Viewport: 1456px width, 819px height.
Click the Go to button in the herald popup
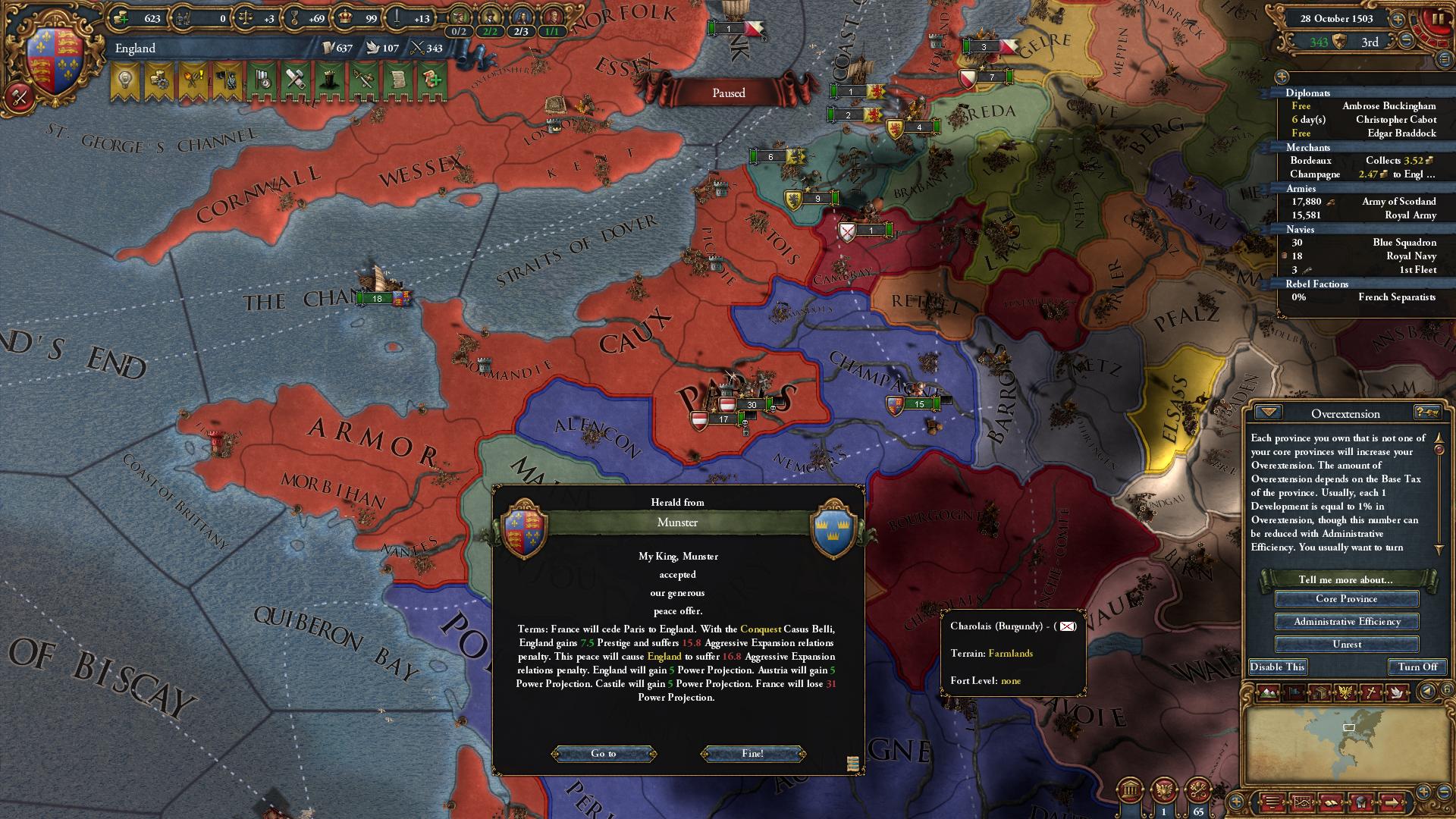click(604, 753)
